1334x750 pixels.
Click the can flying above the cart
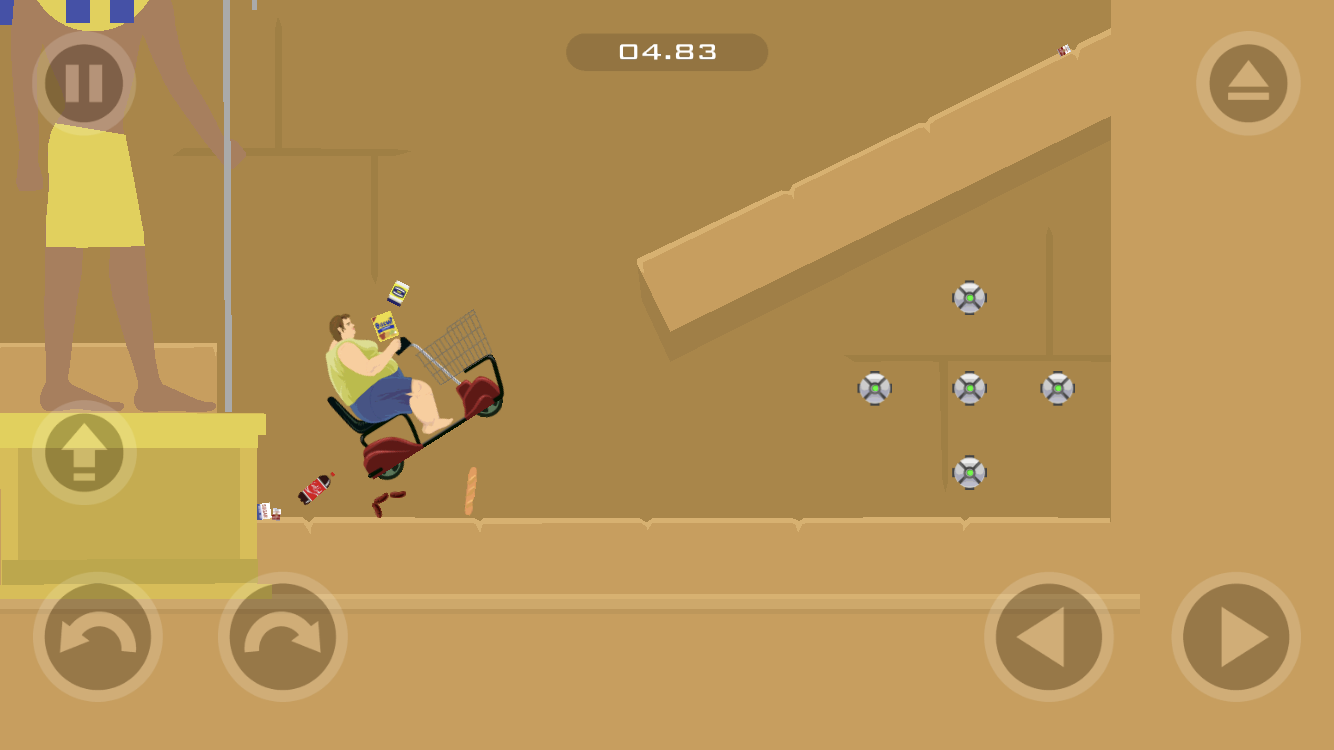[398, 292]
